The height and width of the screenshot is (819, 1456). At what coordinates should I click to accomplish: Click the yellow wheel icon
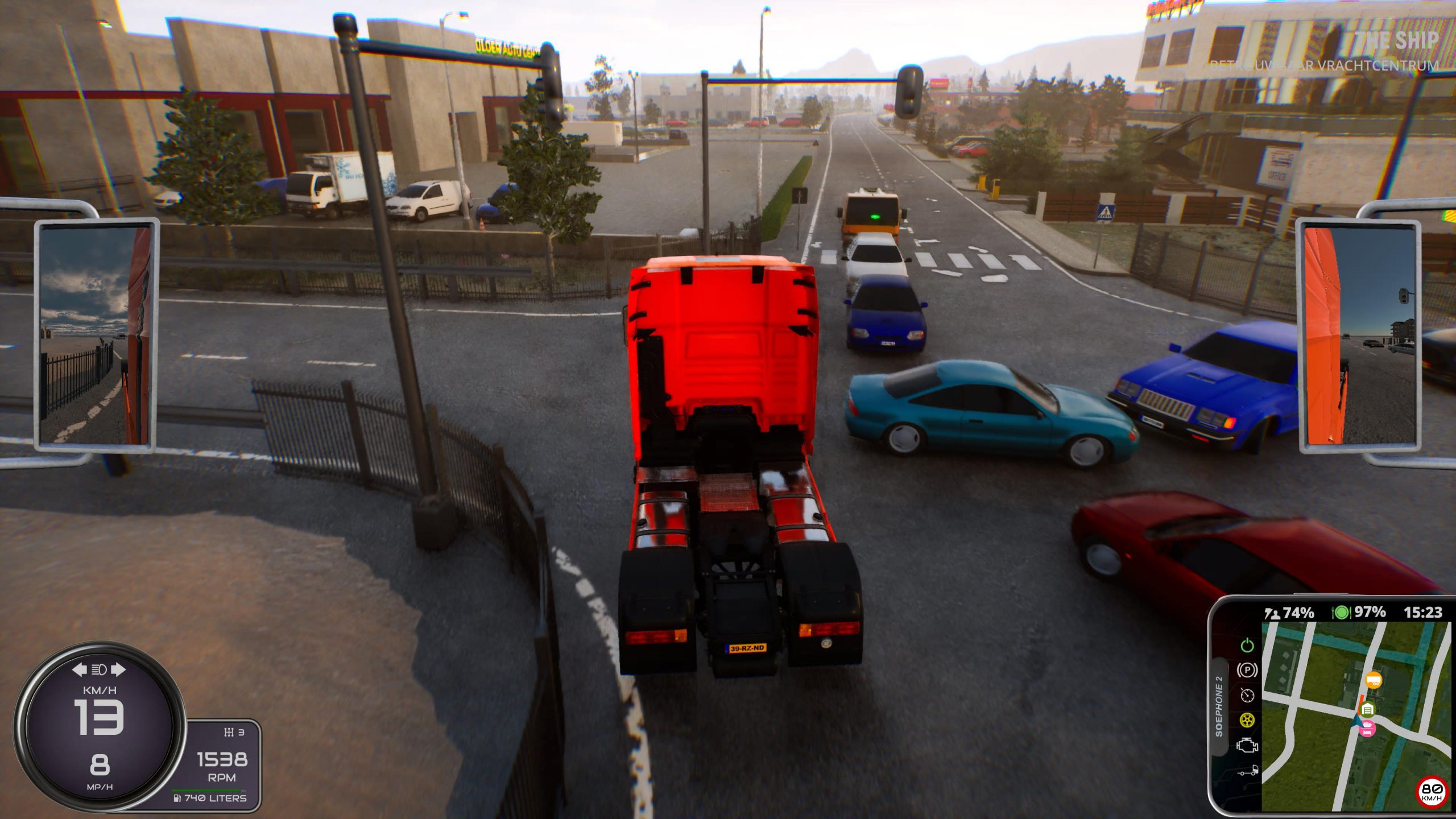point(1247,720)
